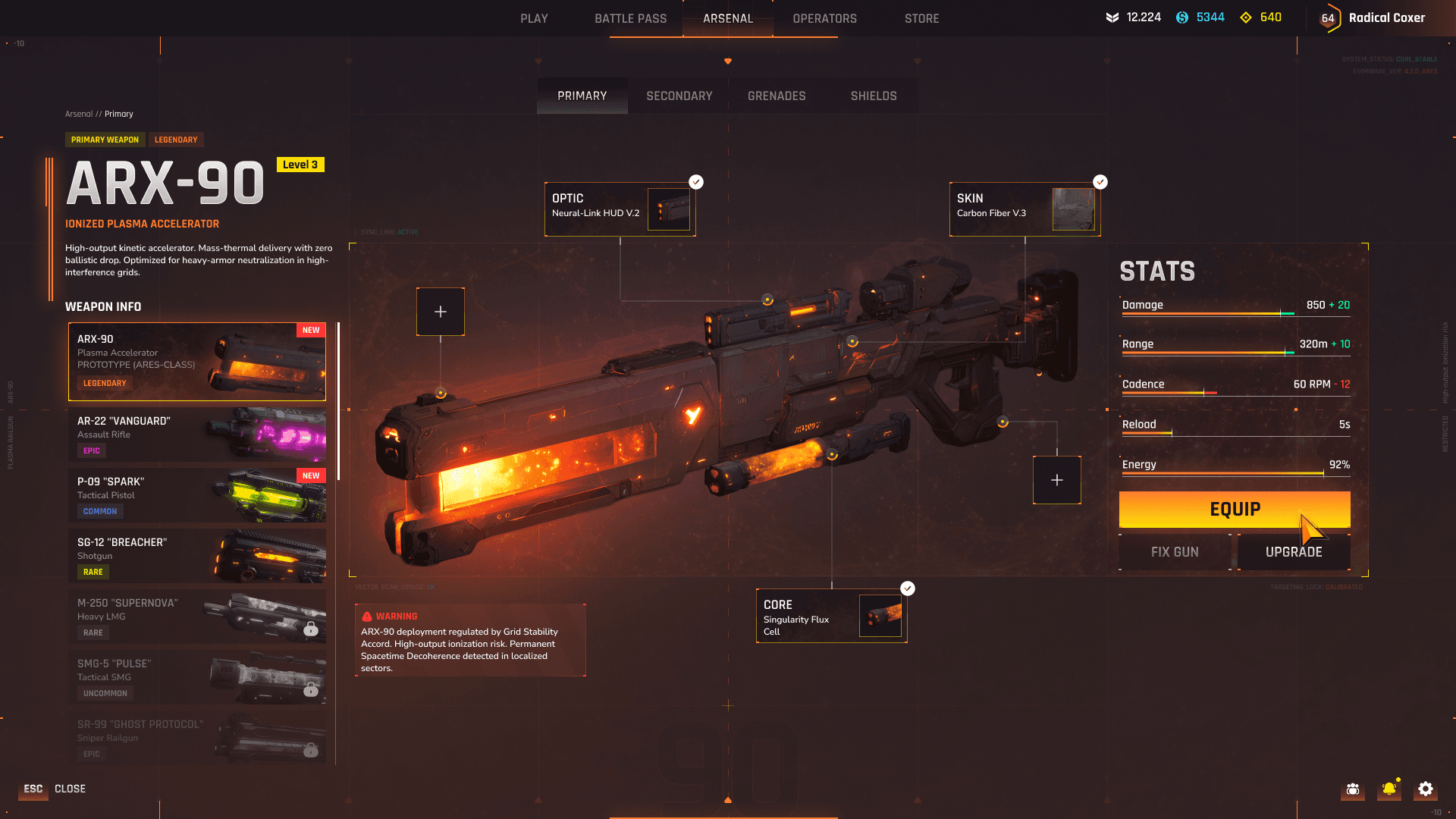Switch to the Secondary weapons tab
1456x819 pixels.
(x=679, y=96)
